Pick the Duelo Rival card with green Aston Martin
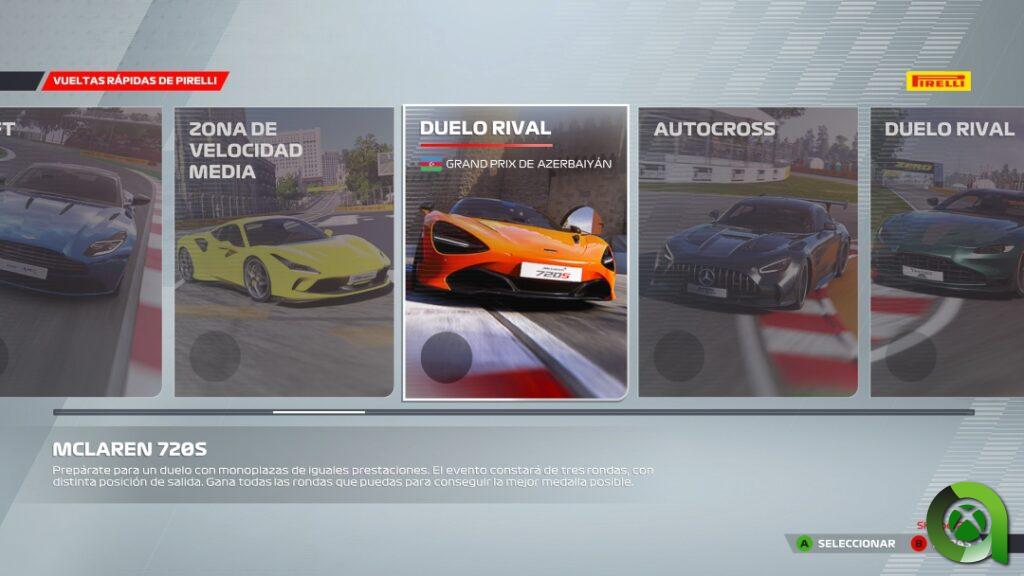This screenshot has height=576, width=1024. (947, 252)
